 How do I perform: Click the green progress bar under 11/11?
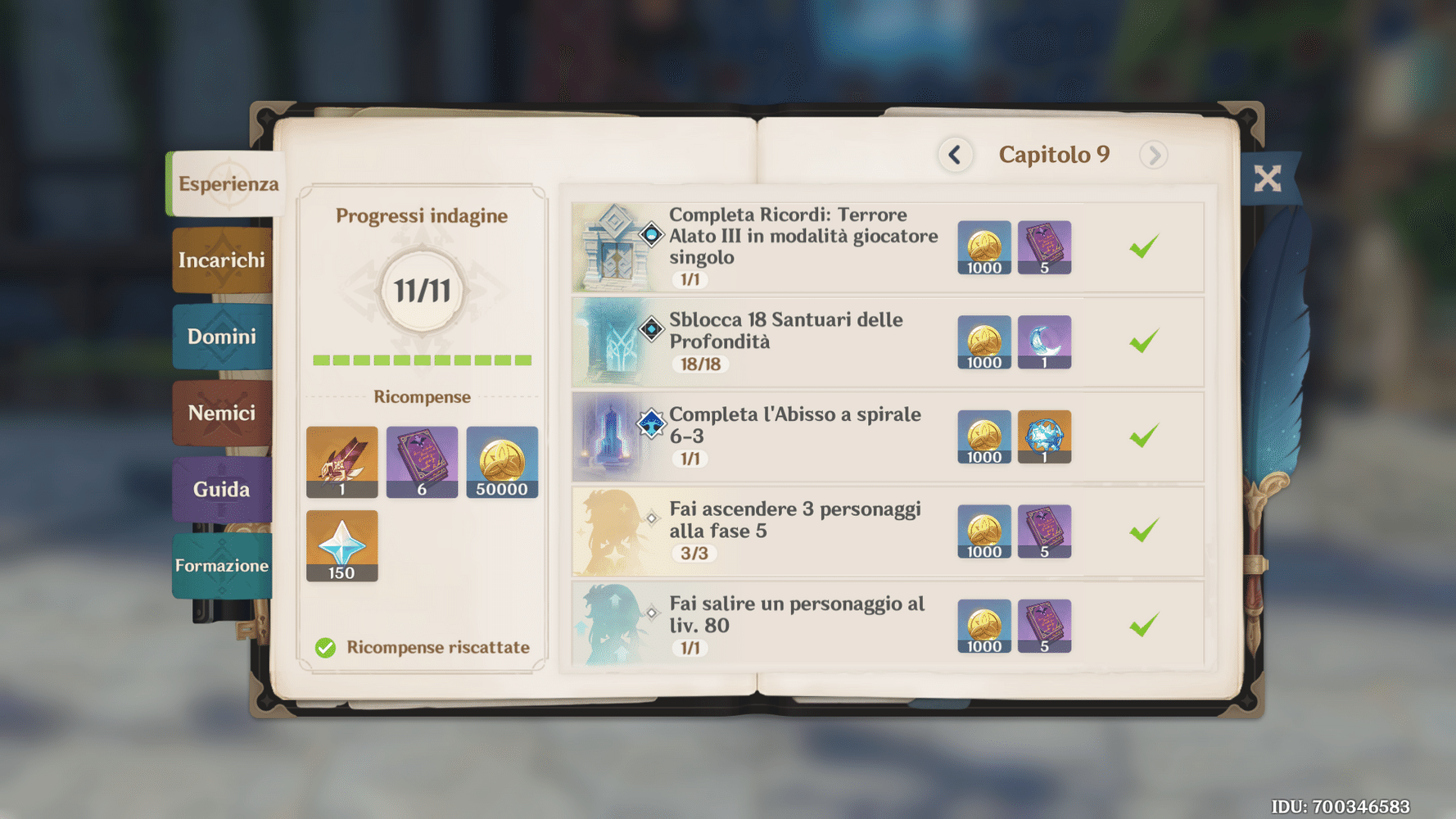422,360
